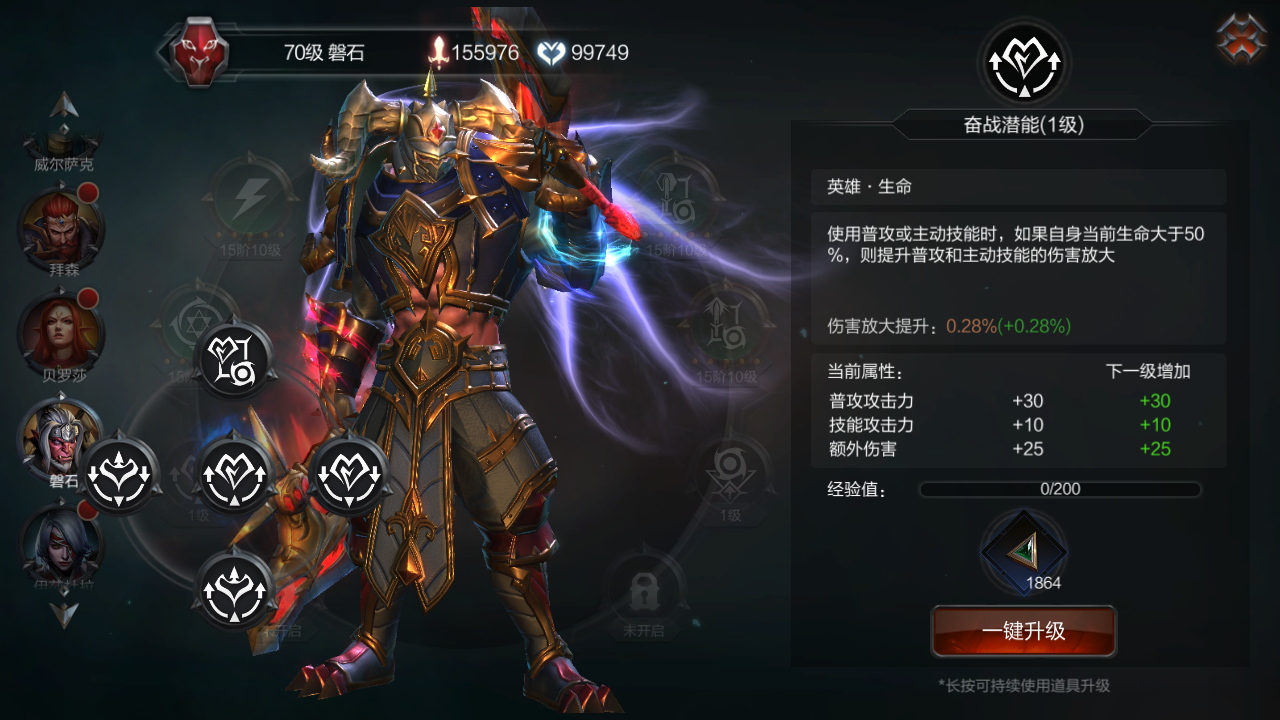Click the hero list up arrow
1280x720 pixels.
point(64,104)
